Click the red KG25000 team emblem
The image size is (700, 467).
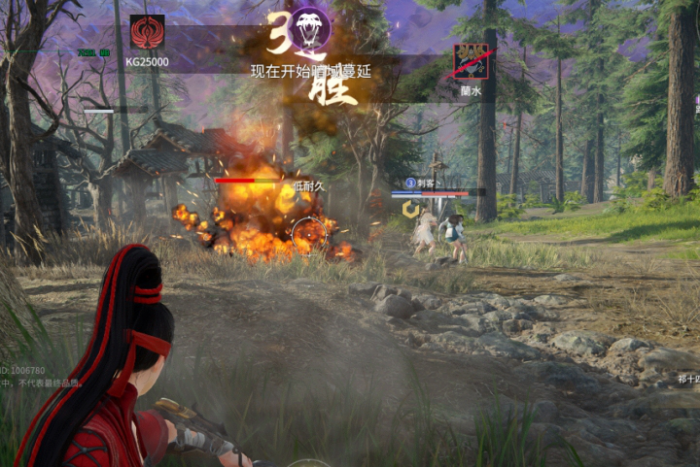click(x=147, y=32)
